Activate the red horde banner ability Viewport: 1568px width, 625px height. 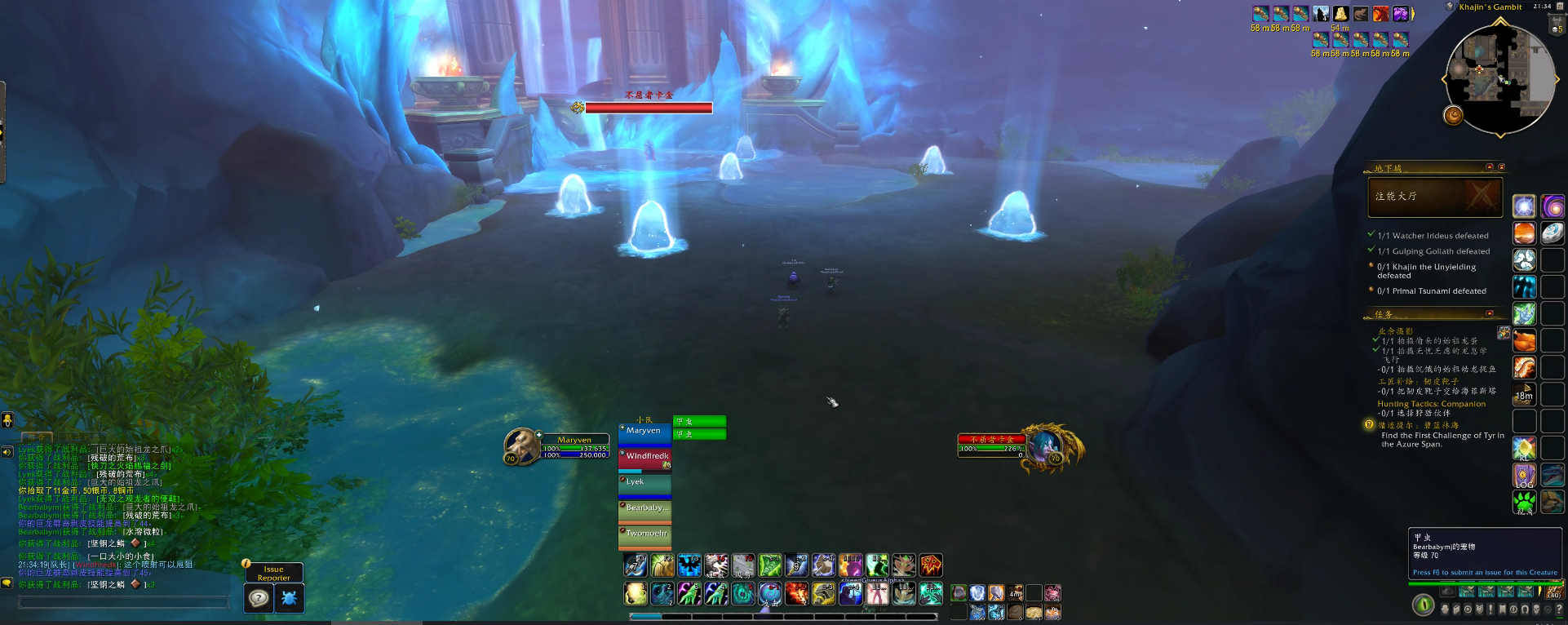coord(931,565)
